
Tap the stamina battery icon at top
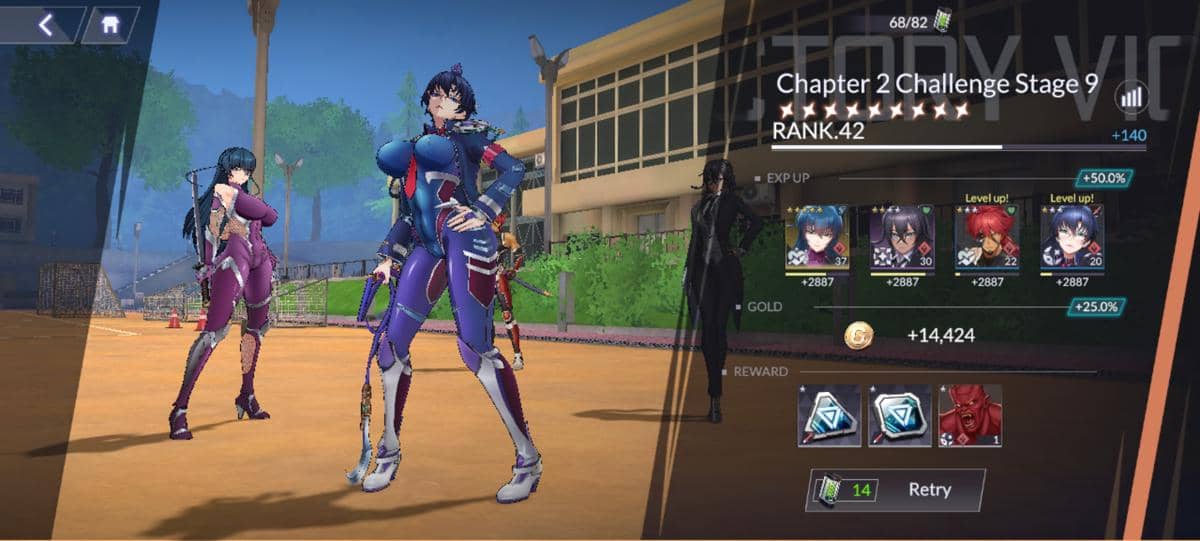coord(943,22)
